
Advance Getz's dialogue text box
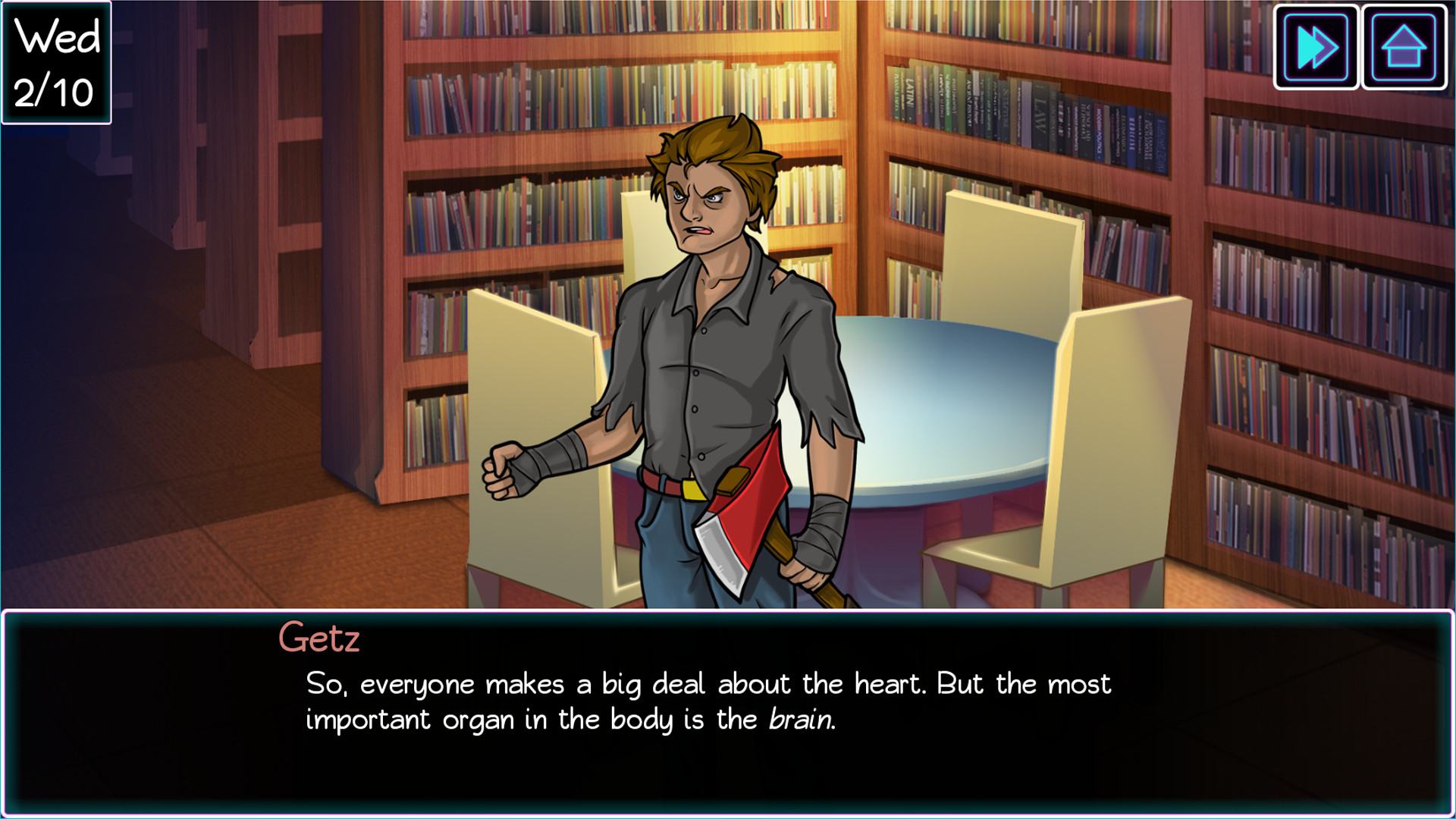coord(726,713)
